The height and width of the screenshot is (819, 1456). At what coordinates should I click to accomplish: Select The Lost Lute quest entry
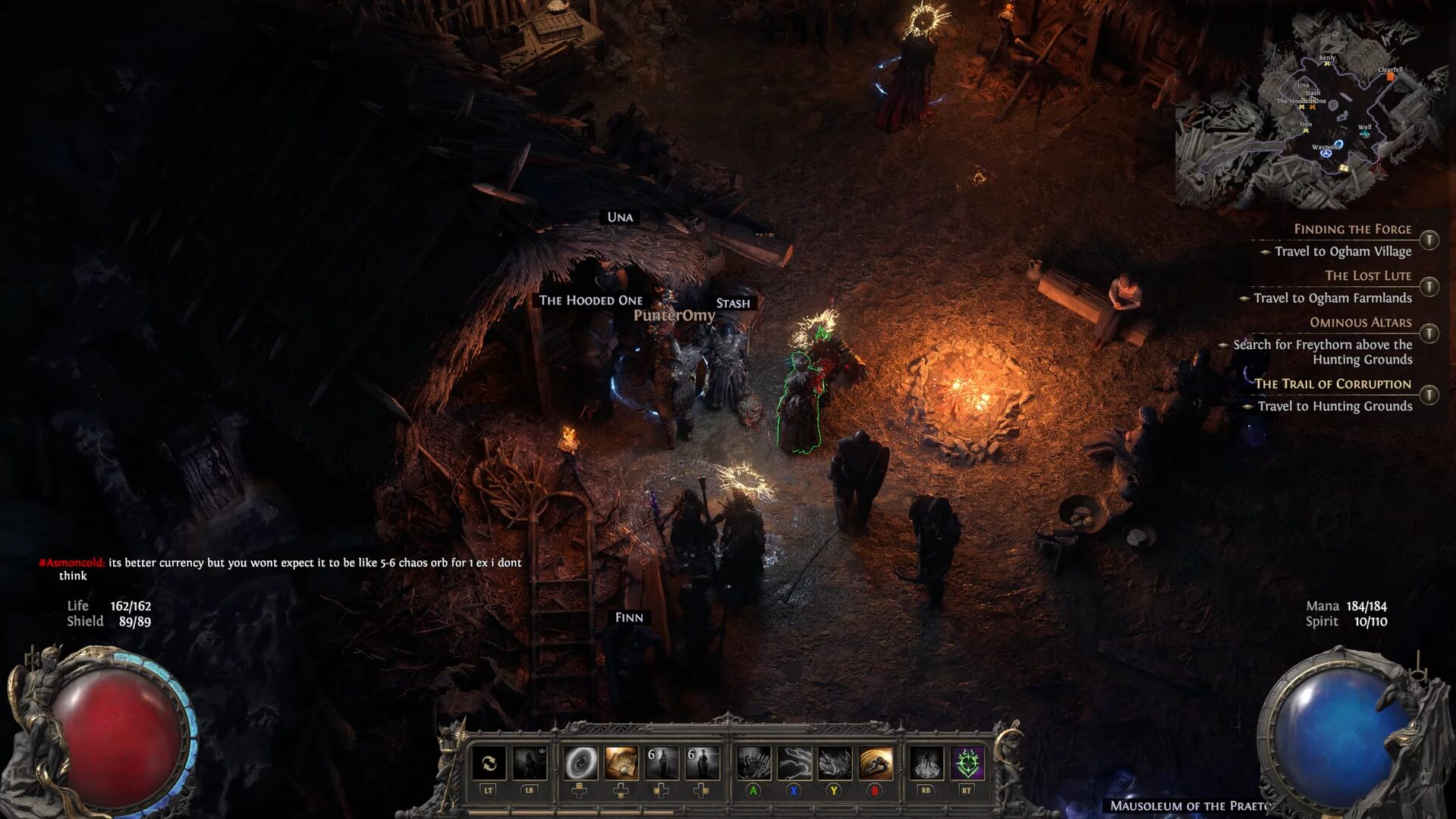(x=1367, y=276)
